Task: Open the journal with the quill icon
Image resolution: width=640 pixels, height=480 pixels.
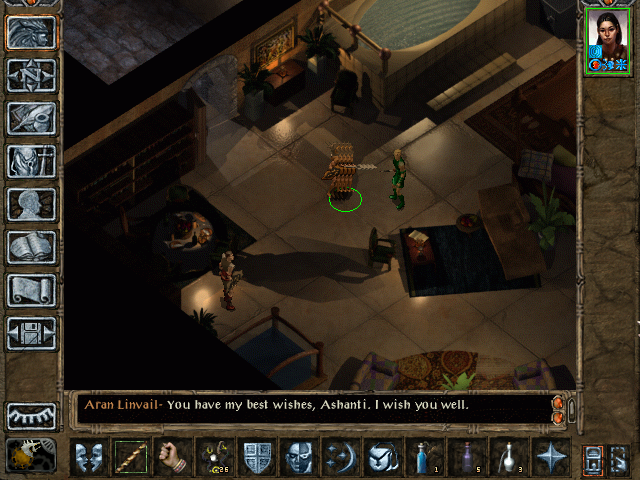Action: (x=31, y=118)
